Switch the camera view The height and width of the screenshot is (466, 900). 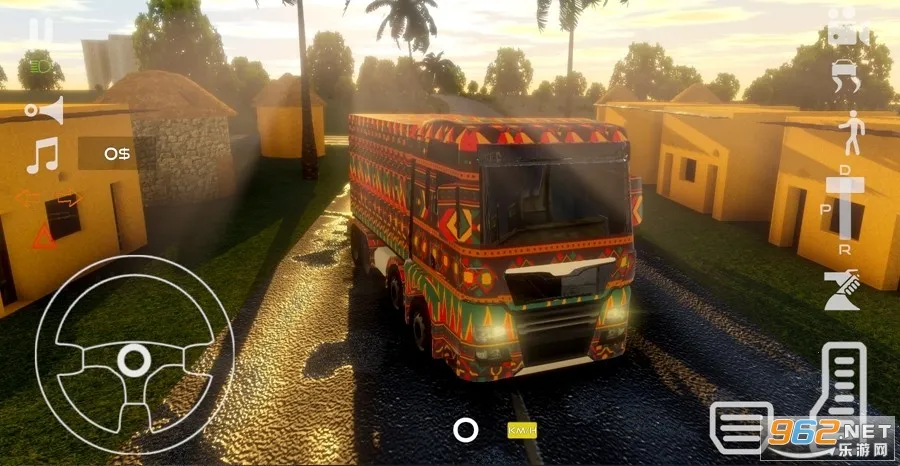click(848, 27)
